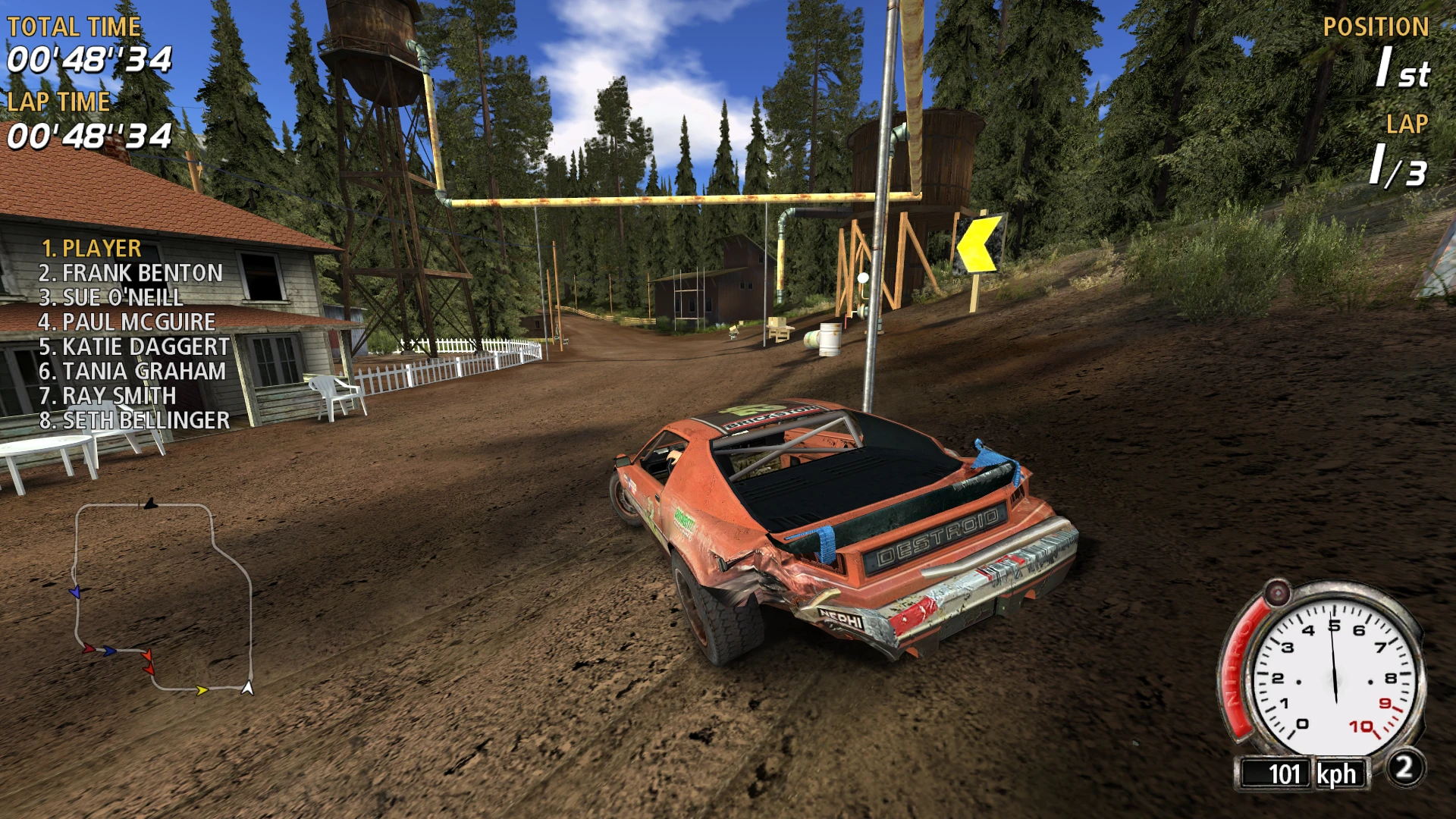
Task: Select Frank Benton in the standings list
Action: pos(130,273)
